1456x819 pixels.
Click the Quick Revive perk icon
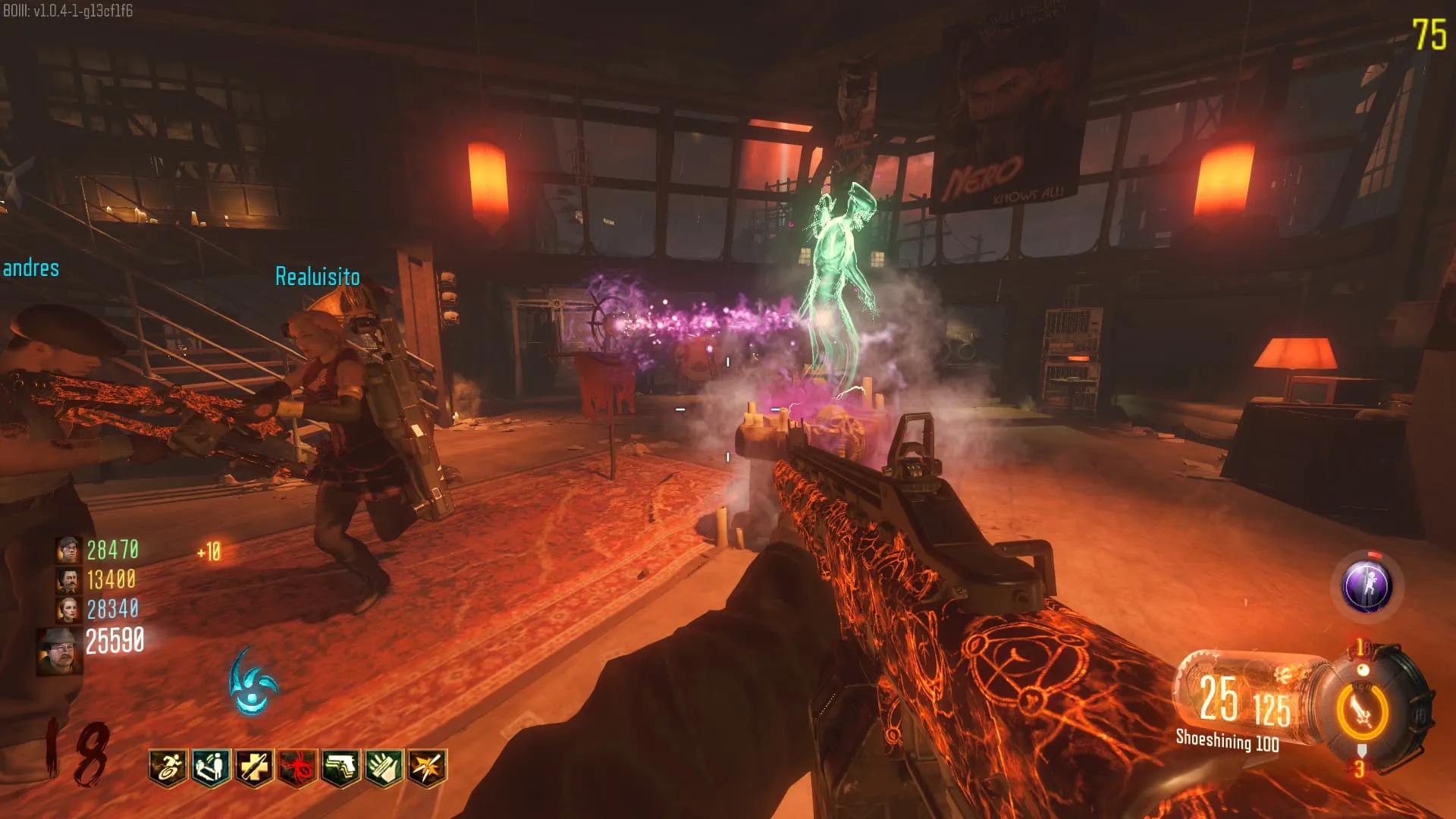(212, 768)
